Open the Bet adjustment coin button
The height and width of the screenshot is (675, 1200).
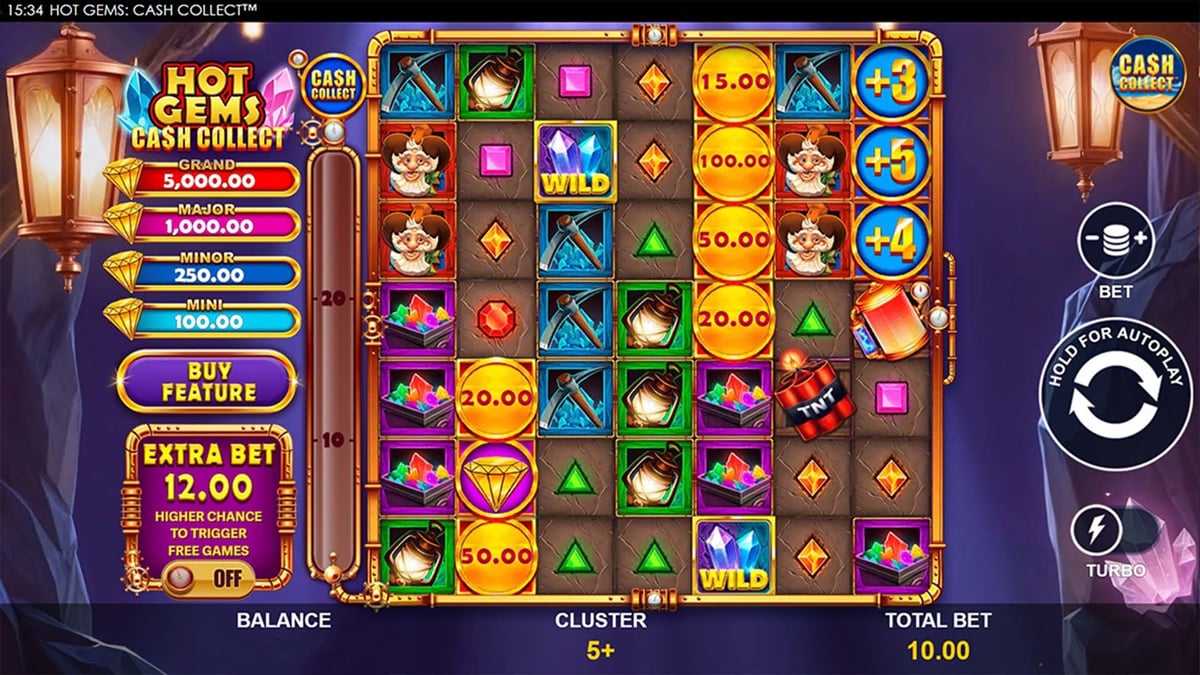click(x=1116, y=240)
